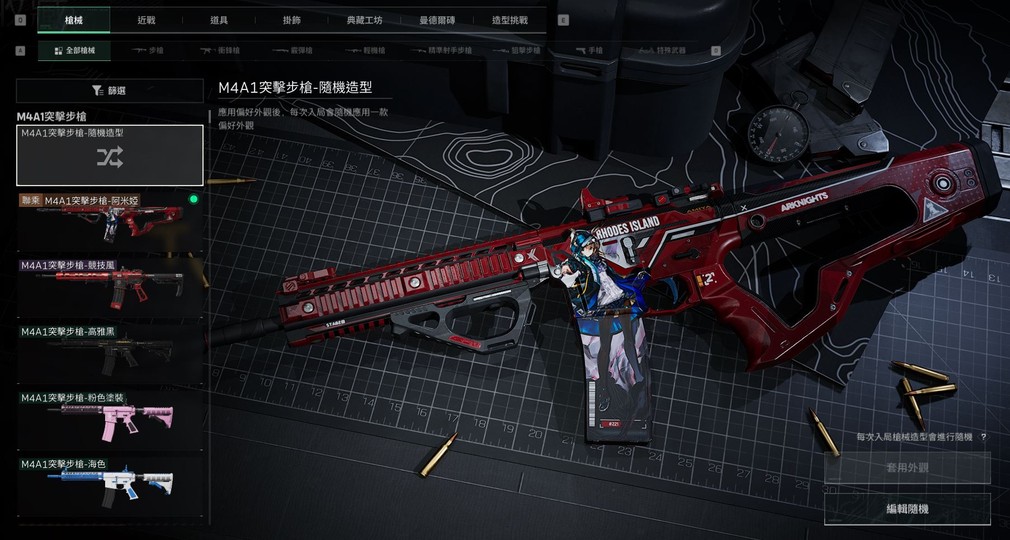Select the 掛飾 charms tab
This screenshot has height=540, width=1010.
tap(290, 19)
